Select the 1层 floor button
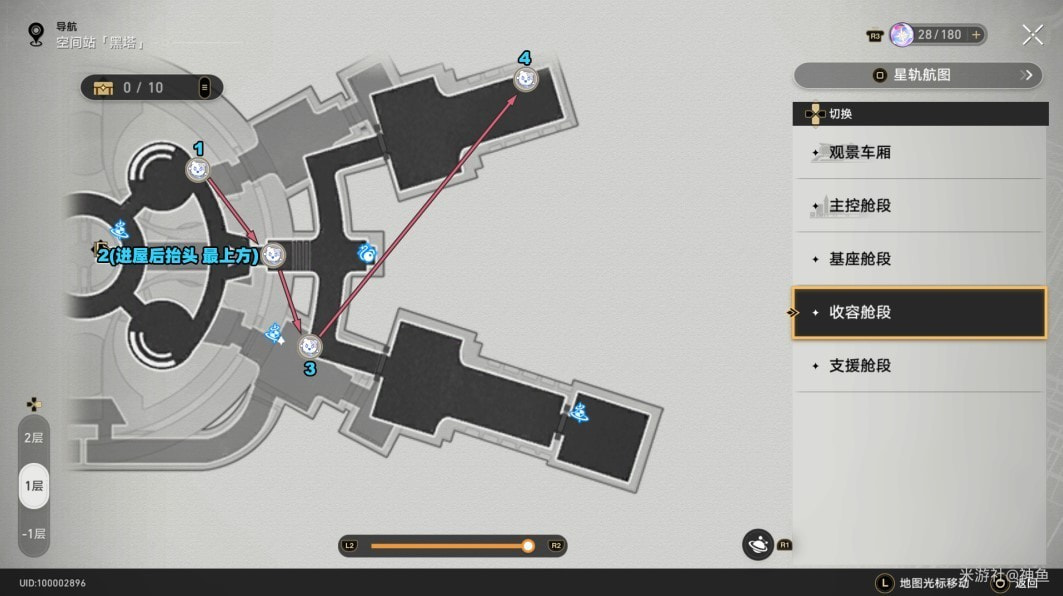 click(x=34, y=486)
